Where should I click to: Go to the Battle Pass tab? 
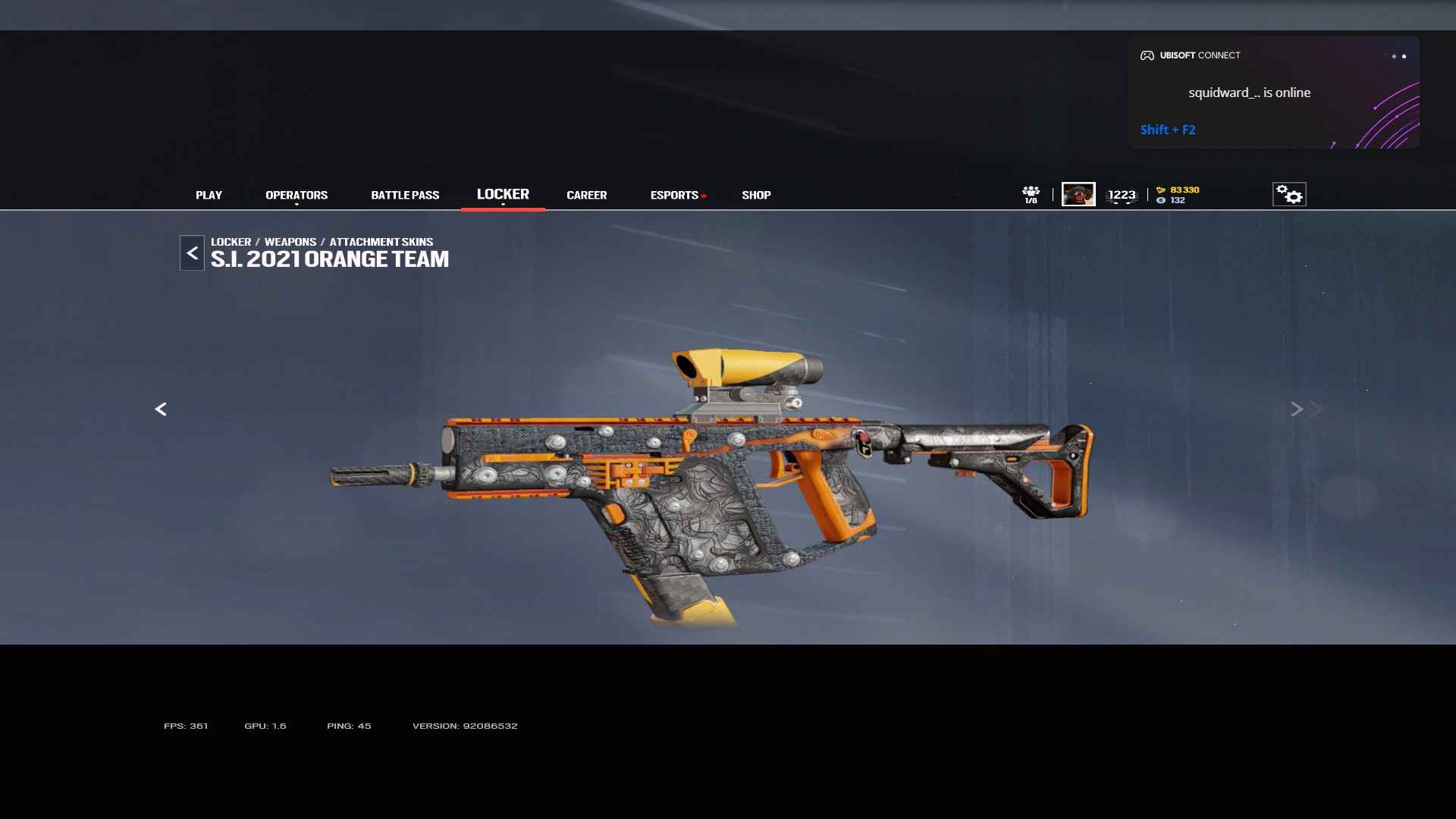[x=405, y=195]
